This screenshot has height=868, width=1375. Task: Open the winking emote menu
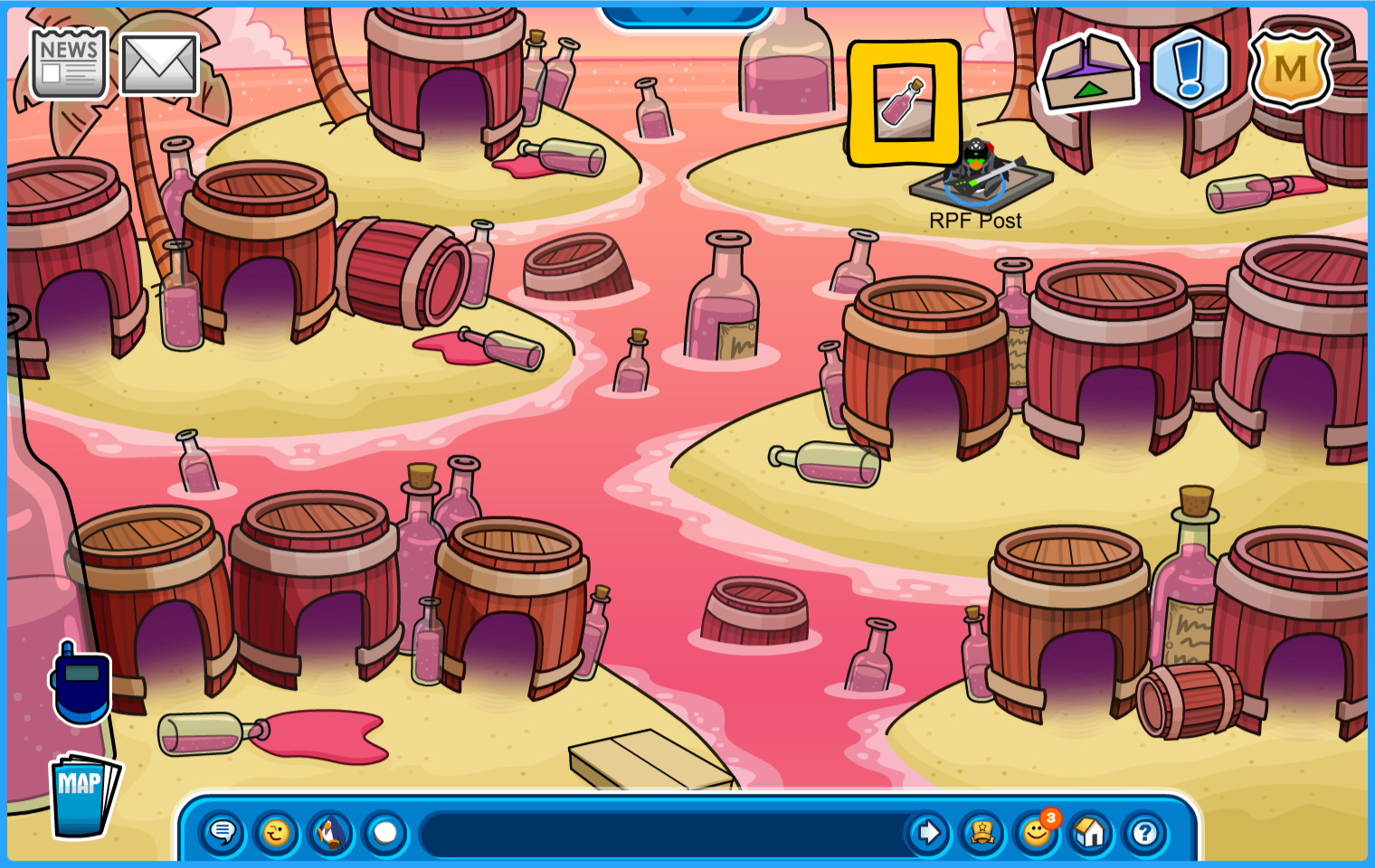pyautogui.click(x=277, y=832)
